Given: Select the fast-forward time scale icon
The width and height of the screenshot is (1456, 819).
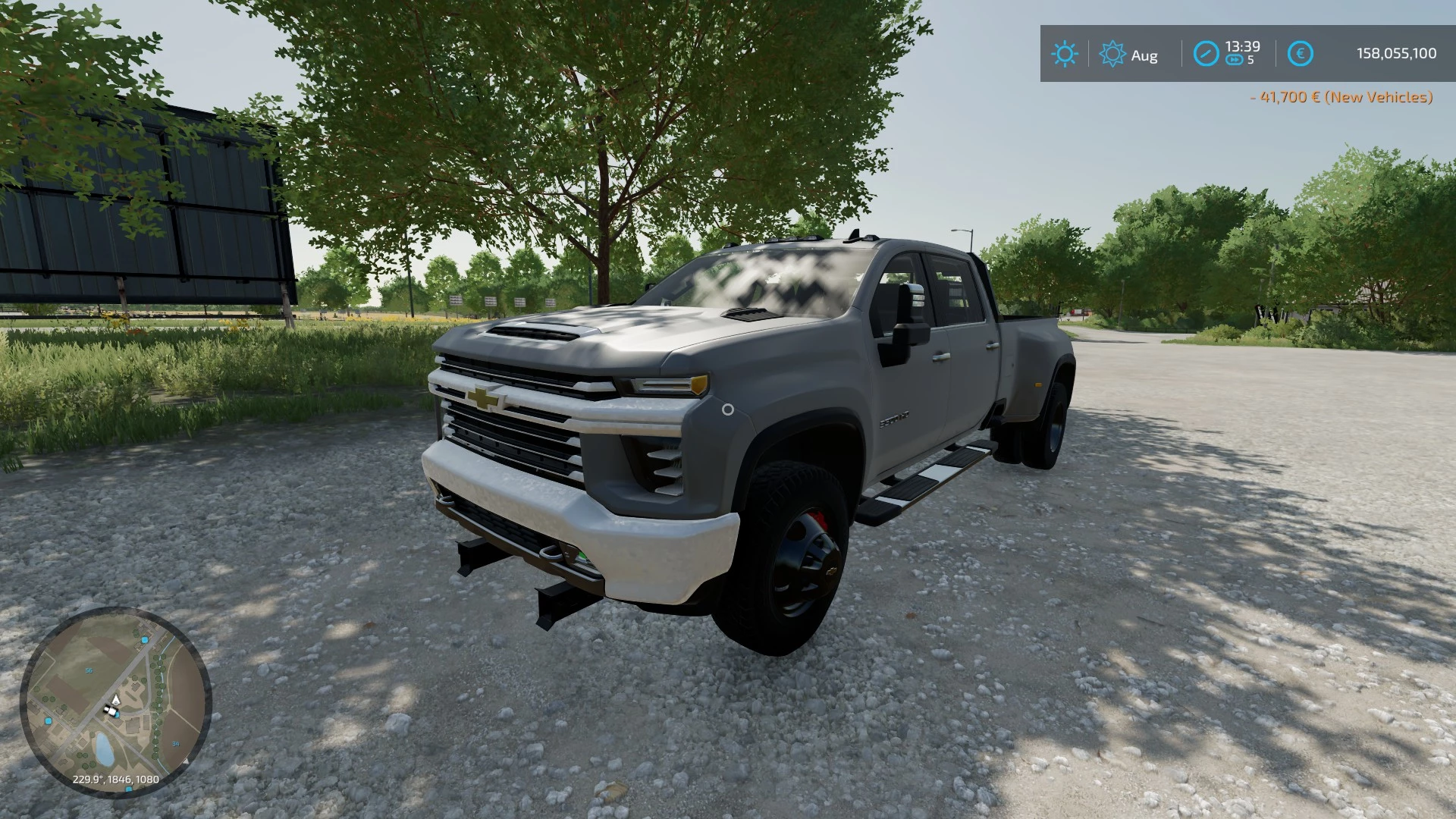Looking at the screenshot, I should click(x=1234, y=61).
